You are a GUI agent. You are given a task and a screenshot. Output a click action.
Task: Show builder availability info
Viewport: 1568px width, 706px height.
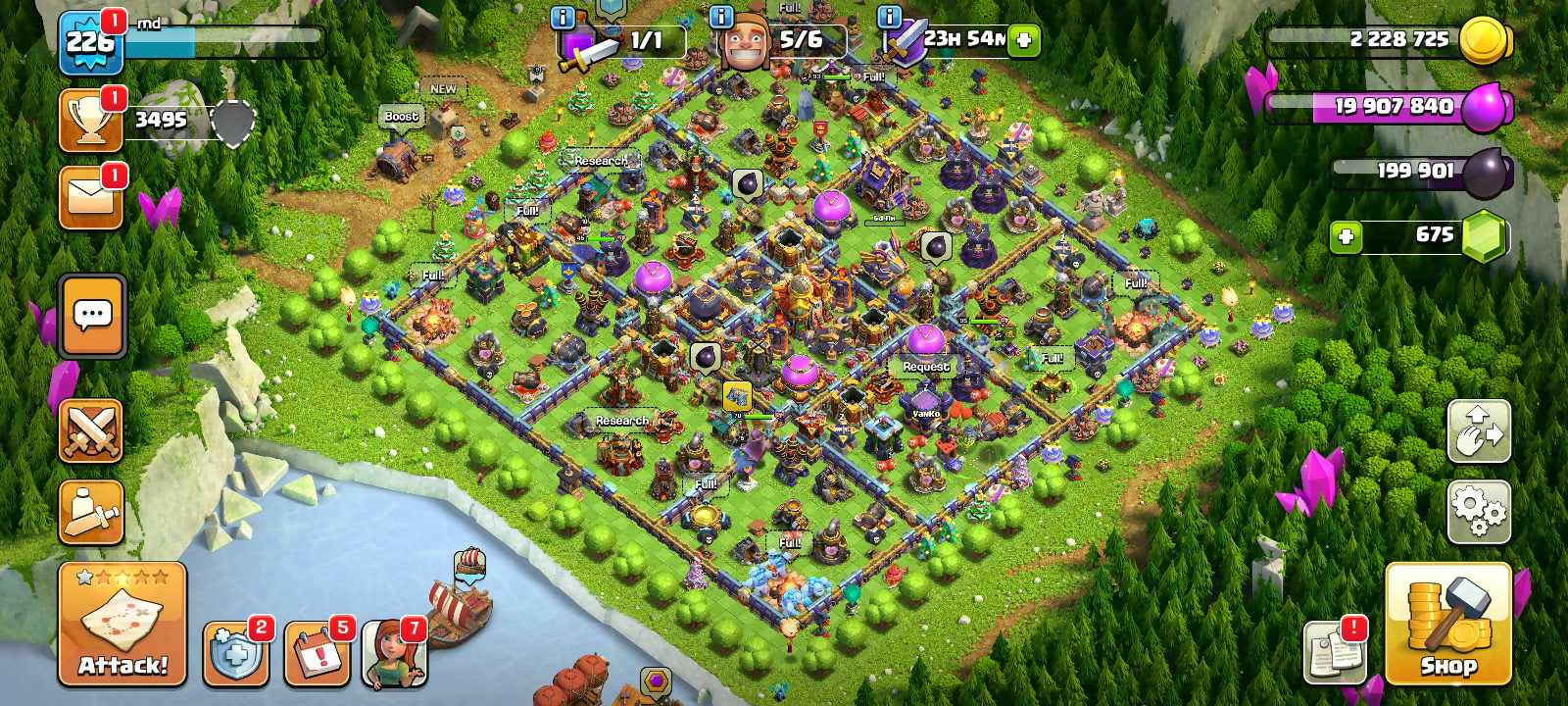(x=721, y=17)
